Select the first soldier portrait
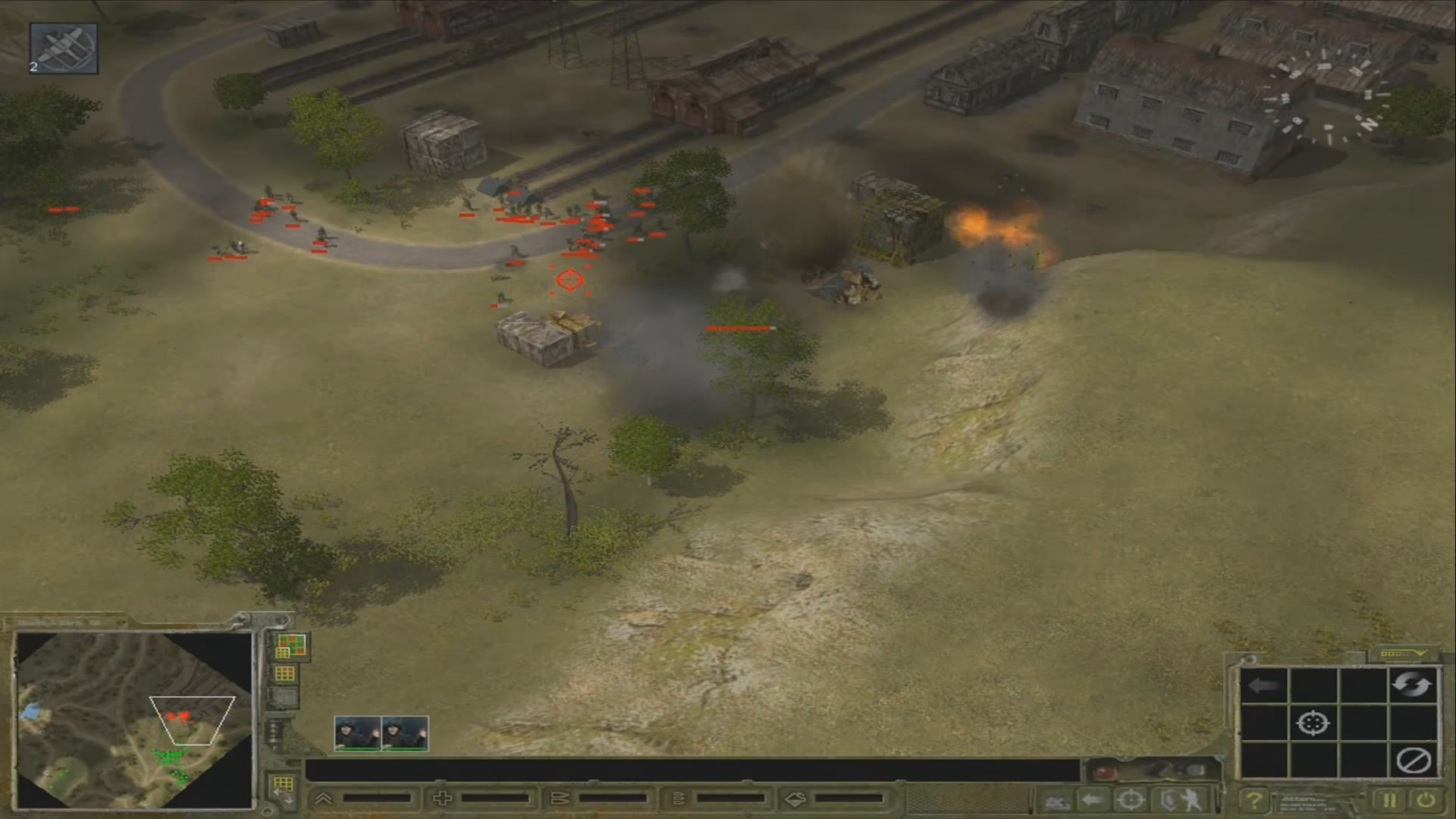The width and height of the screenshot is (1456, 819). [x=357, y=733]
